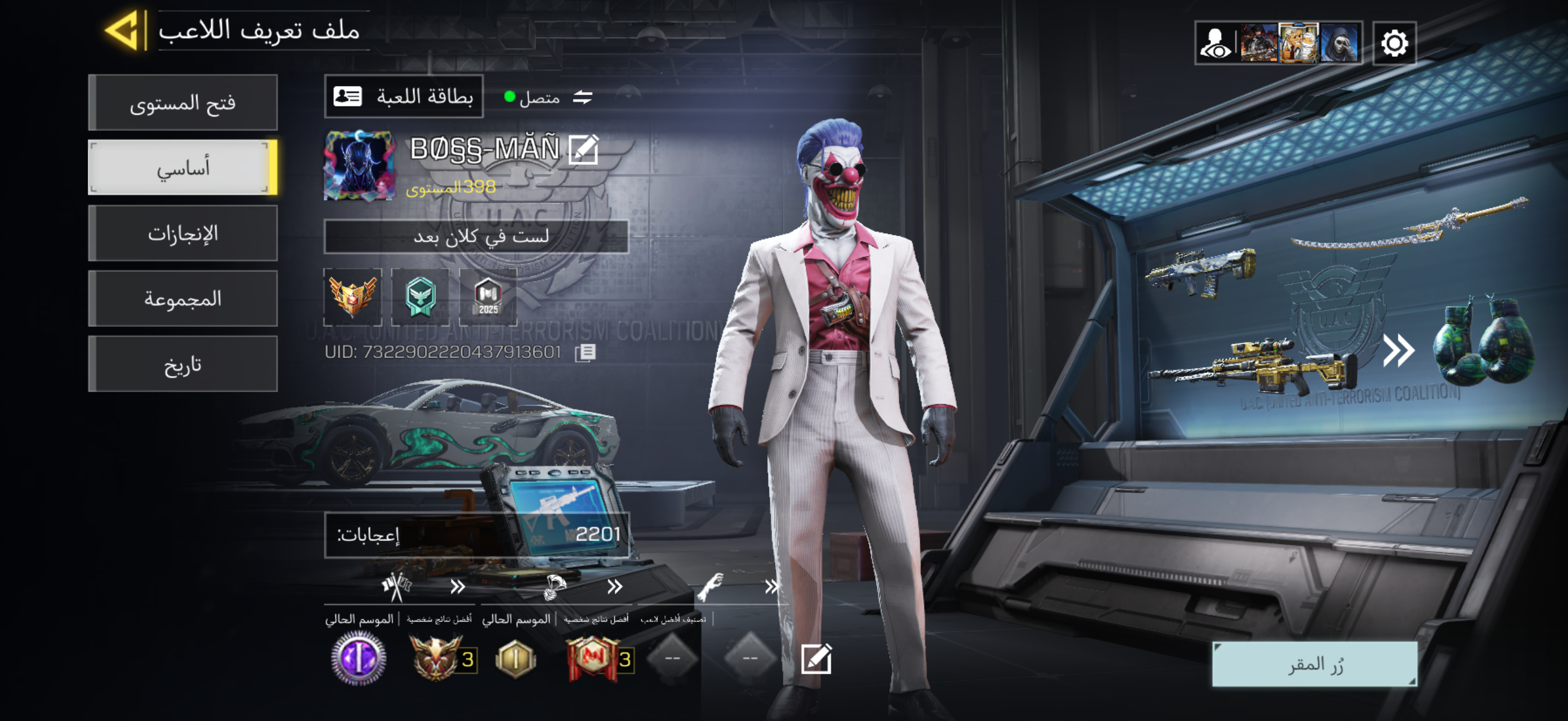Click the player avatar picture

(x=359, y=166)
